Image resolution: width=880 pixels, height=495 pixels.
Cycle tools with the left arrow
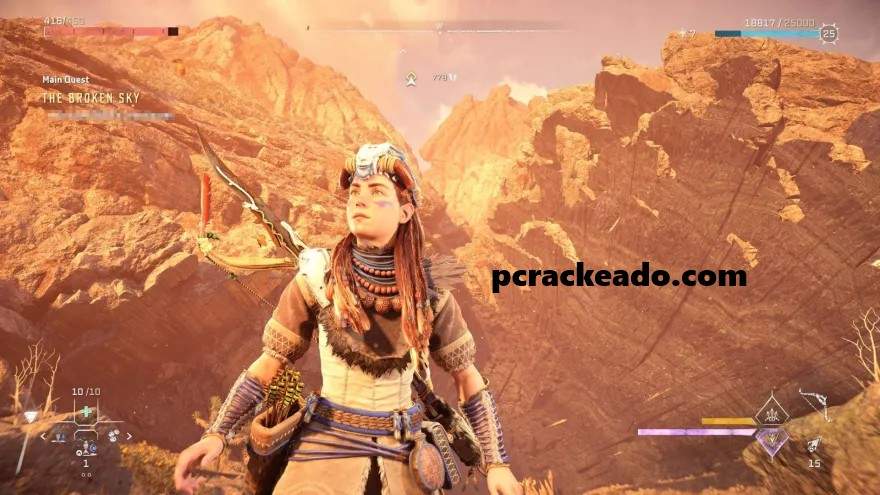click(x=42, y=436)
